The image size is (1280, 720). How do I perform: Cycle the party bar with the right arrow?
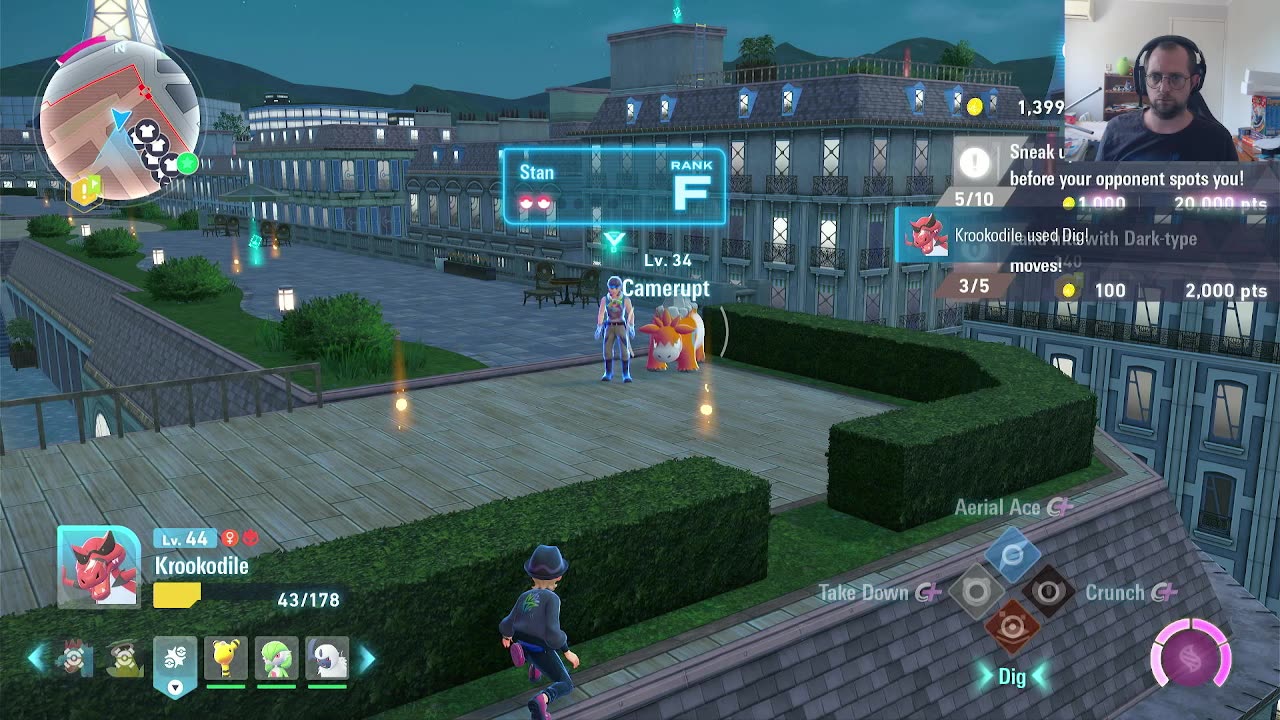tap(367, 658)
